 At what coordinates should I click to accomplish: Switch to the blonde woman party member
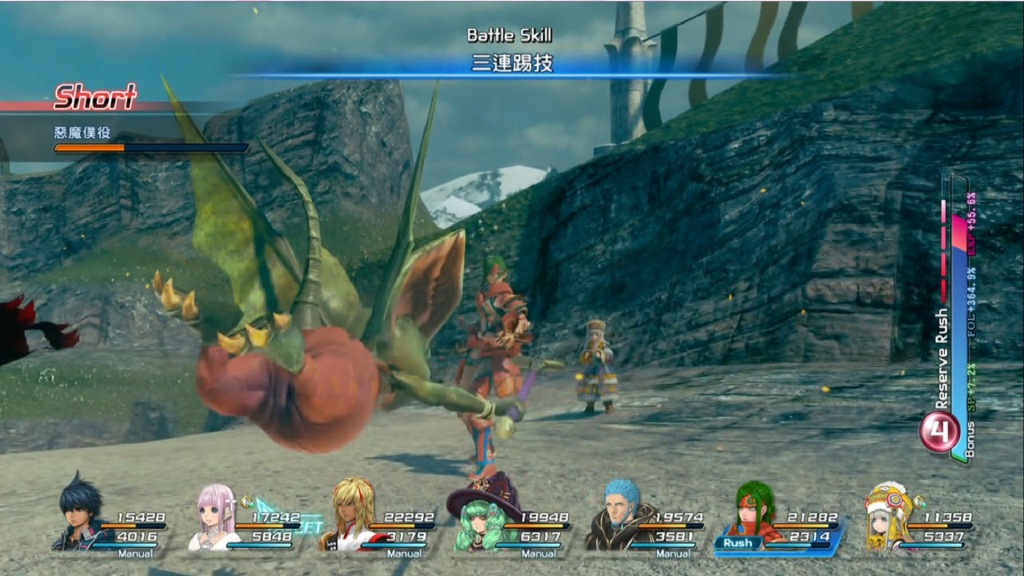(x=348, y=515)
